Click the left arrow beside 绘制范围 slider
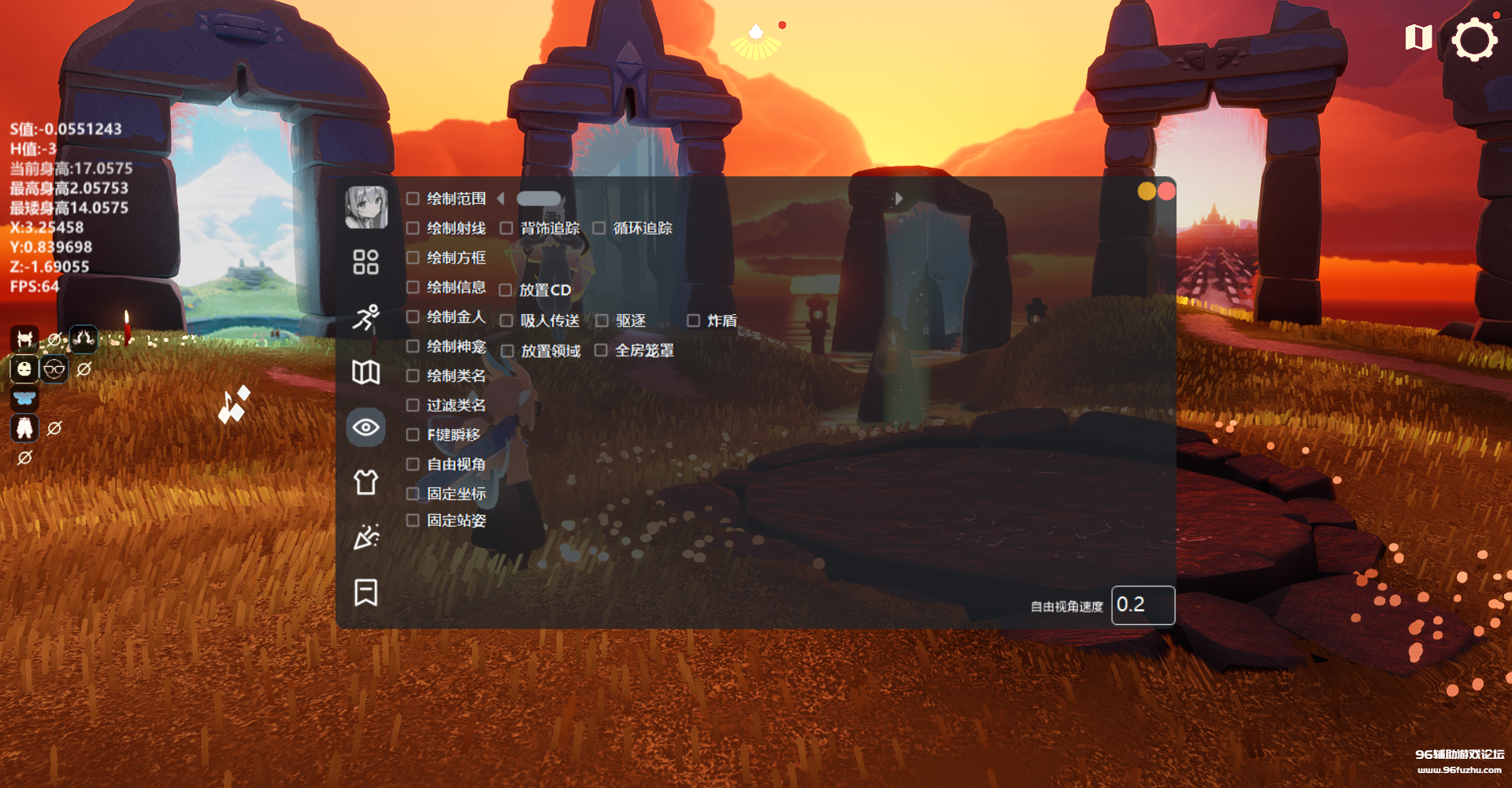This screenshot has height=788, width=1512. 501,199
